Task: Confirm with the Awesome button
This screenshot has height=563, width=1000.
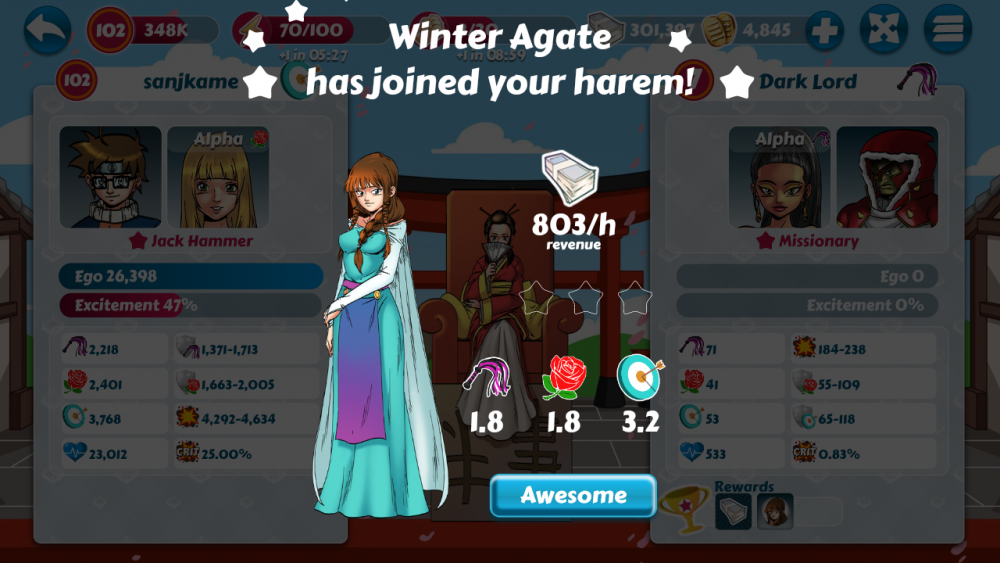Action: click(573, 496)
